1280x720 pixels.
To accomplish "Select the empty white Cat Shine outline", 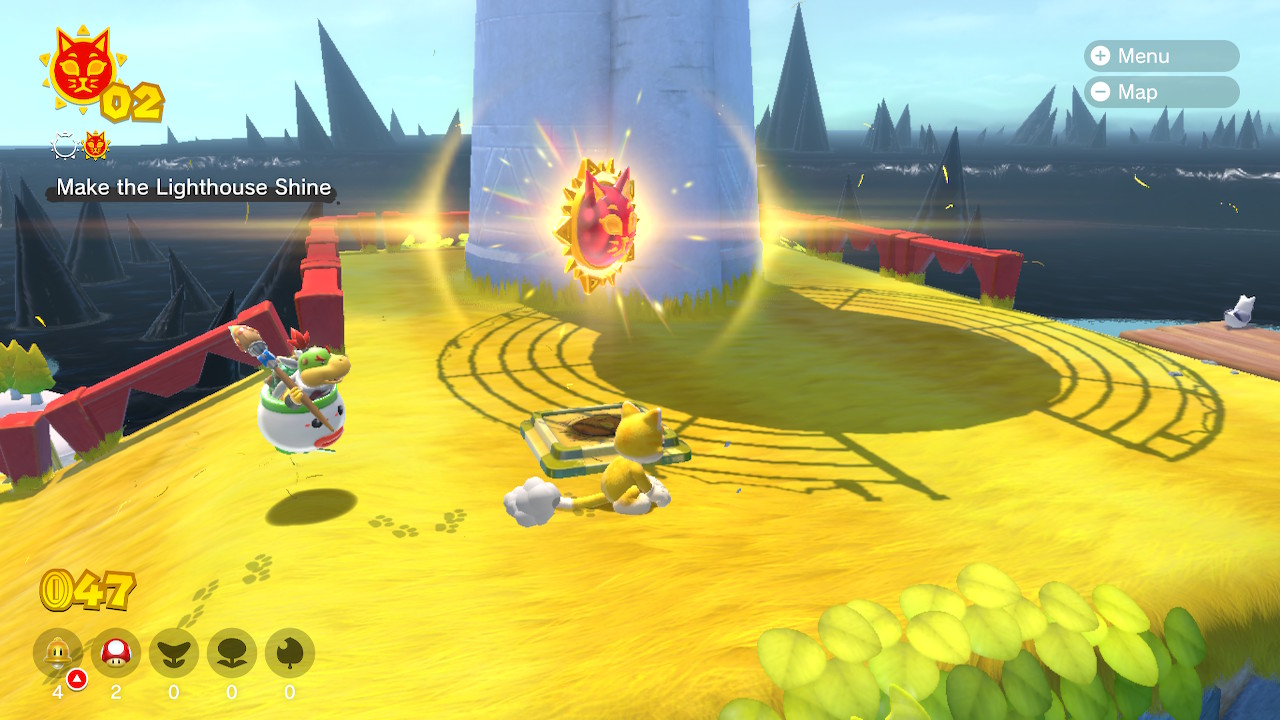I will point(65,147).
